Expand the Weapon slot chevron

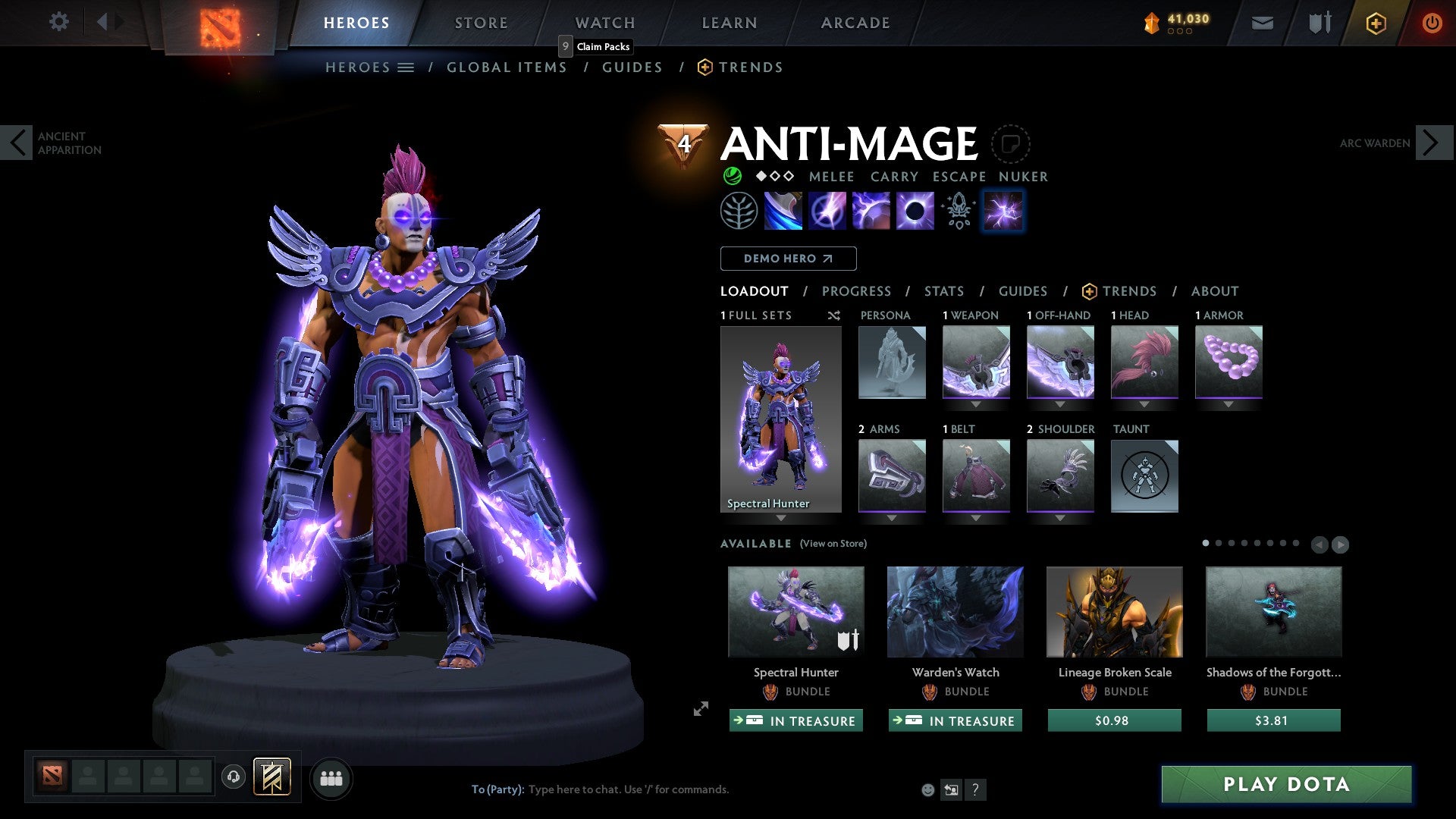(x=977, y=404)
